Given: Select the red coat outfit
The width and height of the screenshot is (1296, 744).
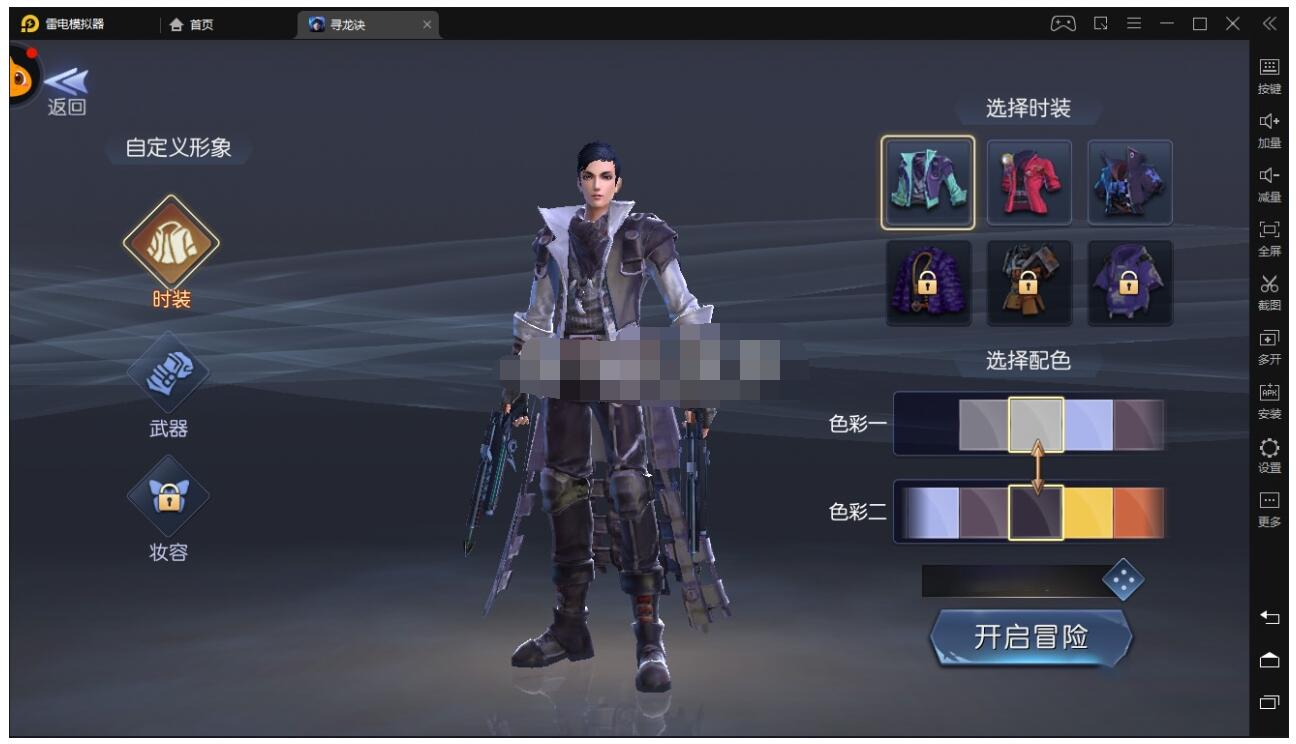Looking at the screenshot, I should click(1029, 183).
